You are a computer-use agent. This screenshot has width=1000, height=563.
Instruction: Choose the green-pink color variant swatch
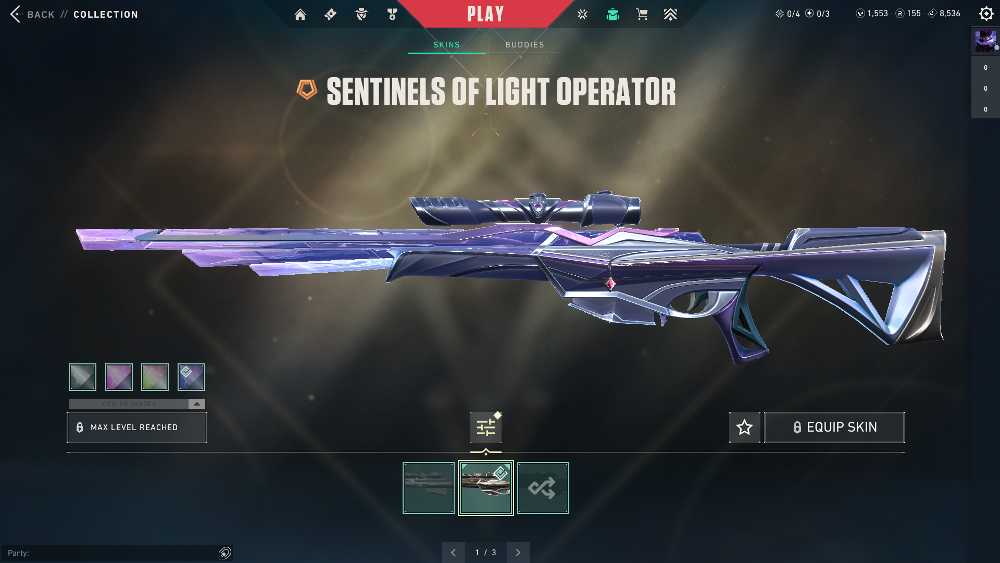pyautogui.click(x=155, y=377)
